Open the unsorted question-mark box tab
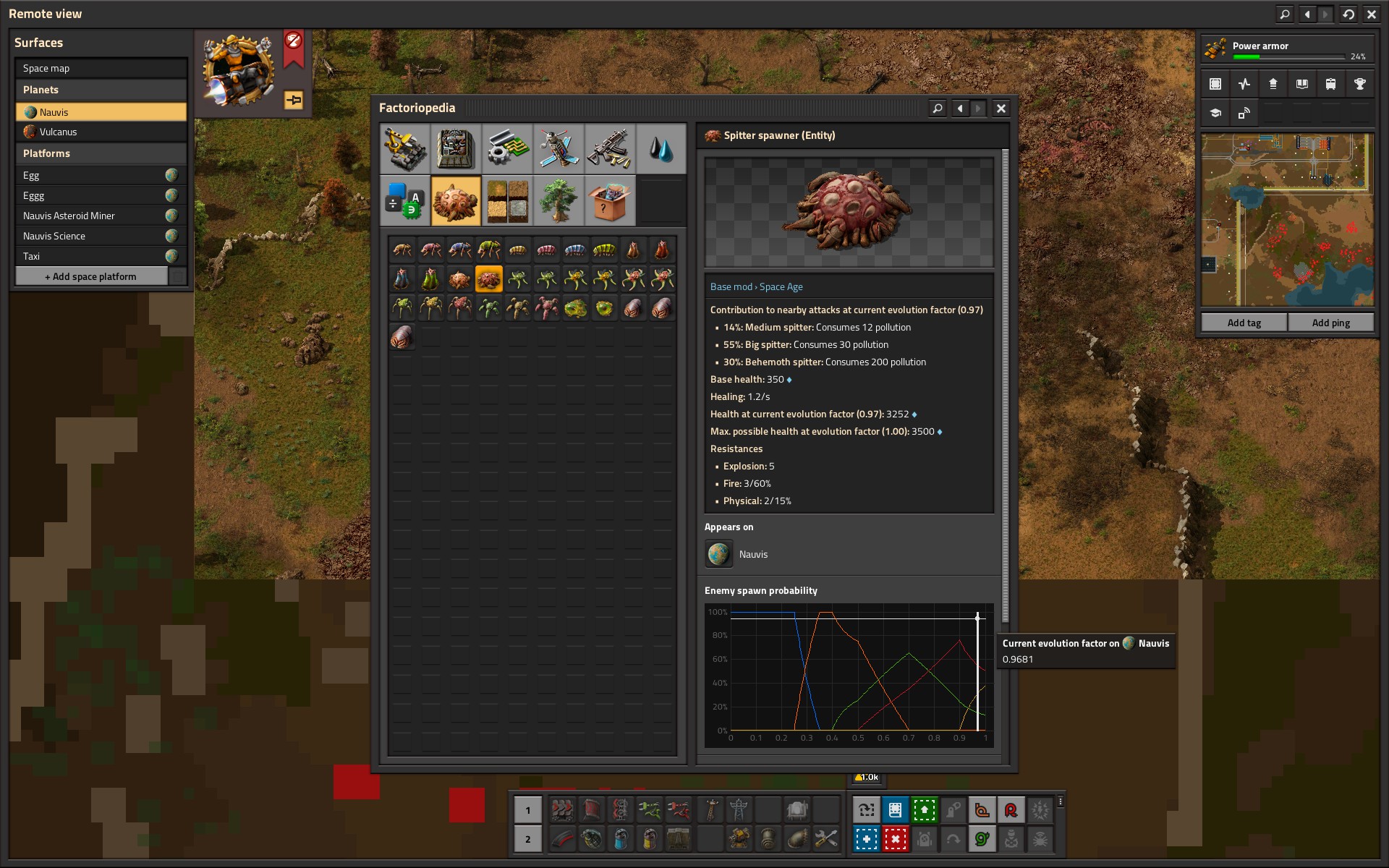The height and width of the screenshot is (868, 1389). point(609,201)
